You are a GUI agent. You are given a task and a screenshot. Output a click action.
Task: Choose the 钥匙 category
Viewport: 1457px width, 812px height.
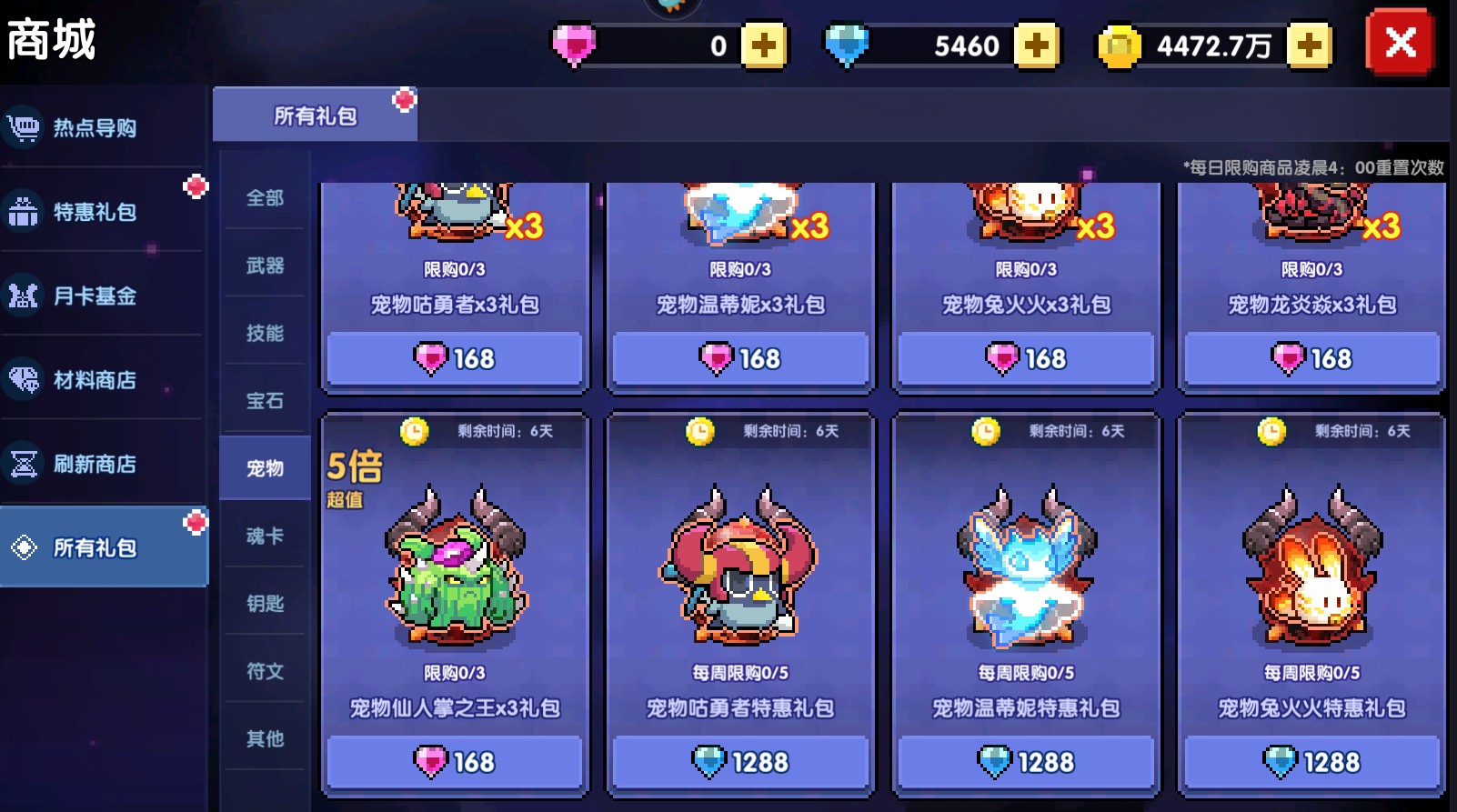(265, 603)
